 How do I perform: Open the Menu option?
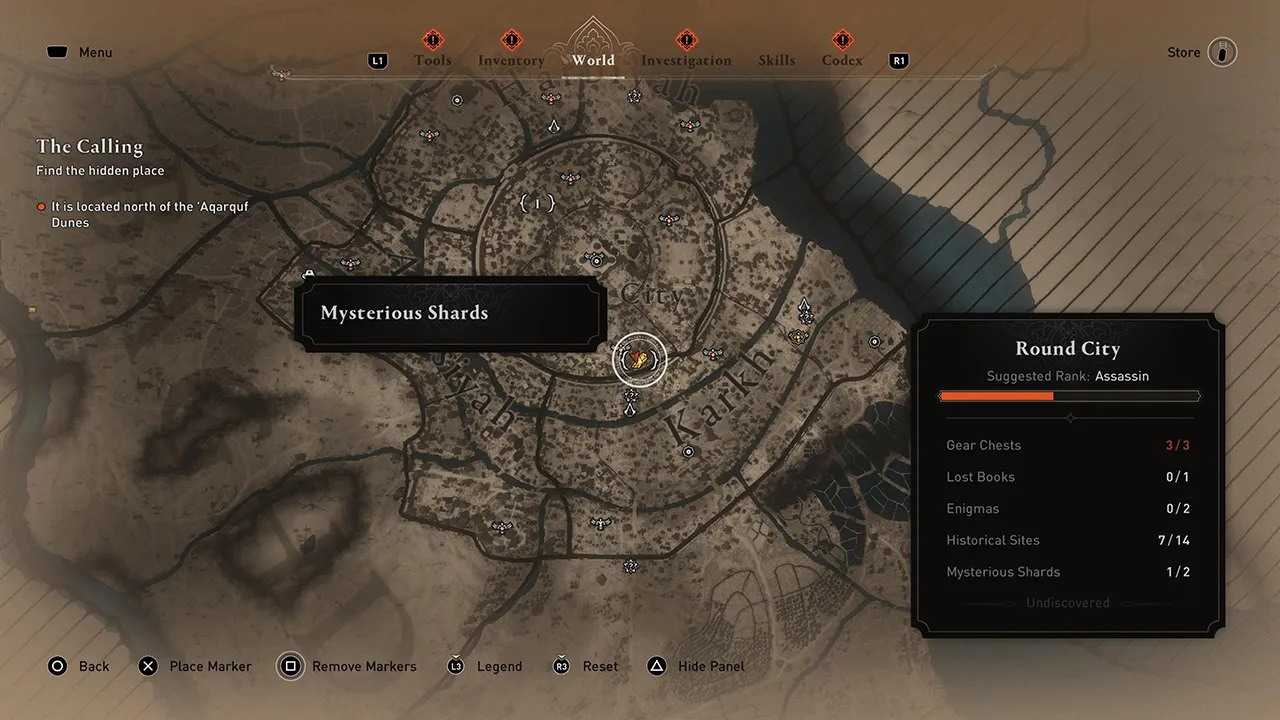click(x=80, y=52)
